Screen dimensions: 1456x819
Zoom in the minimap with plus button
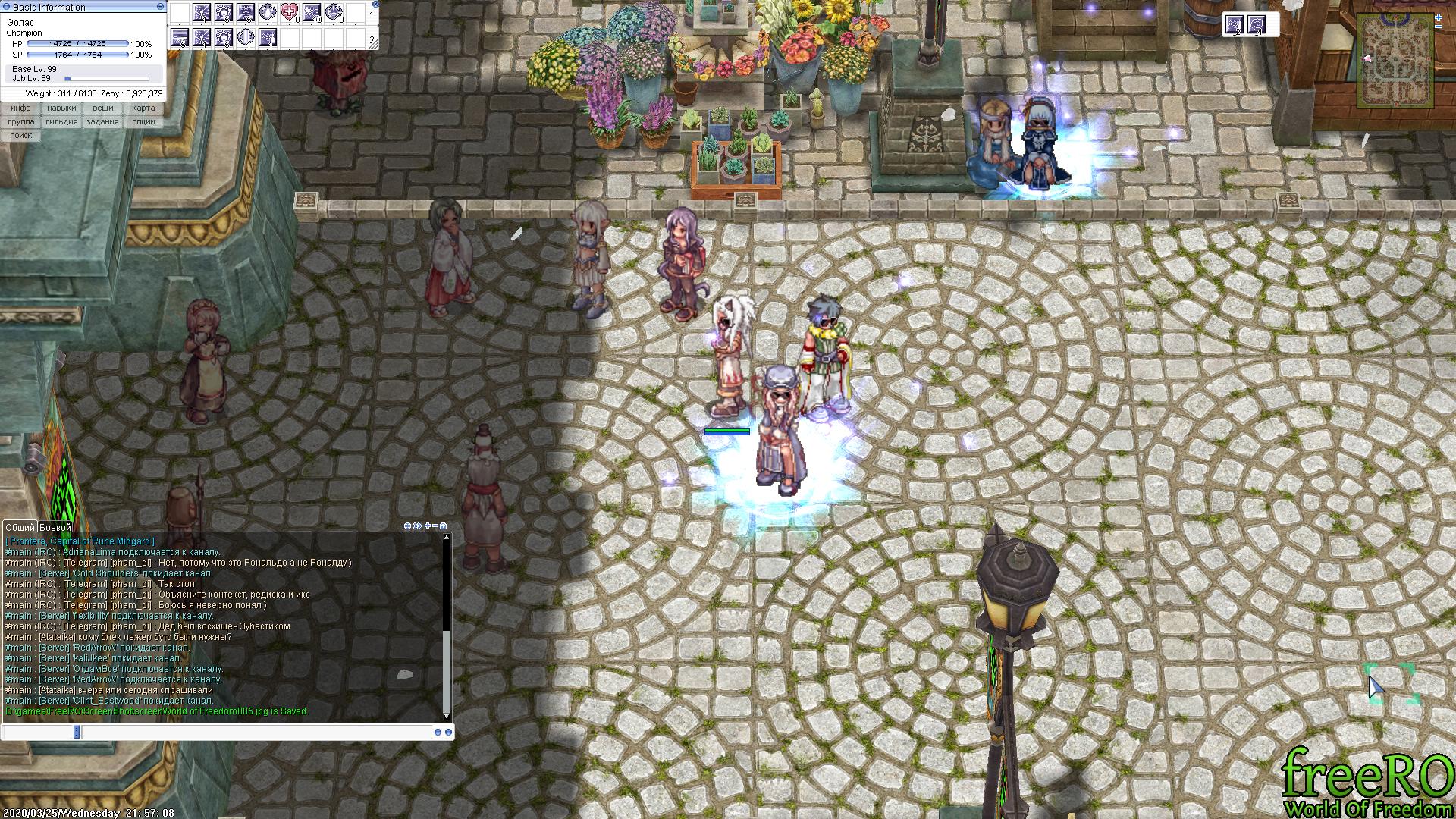(x=1439, y=17)
